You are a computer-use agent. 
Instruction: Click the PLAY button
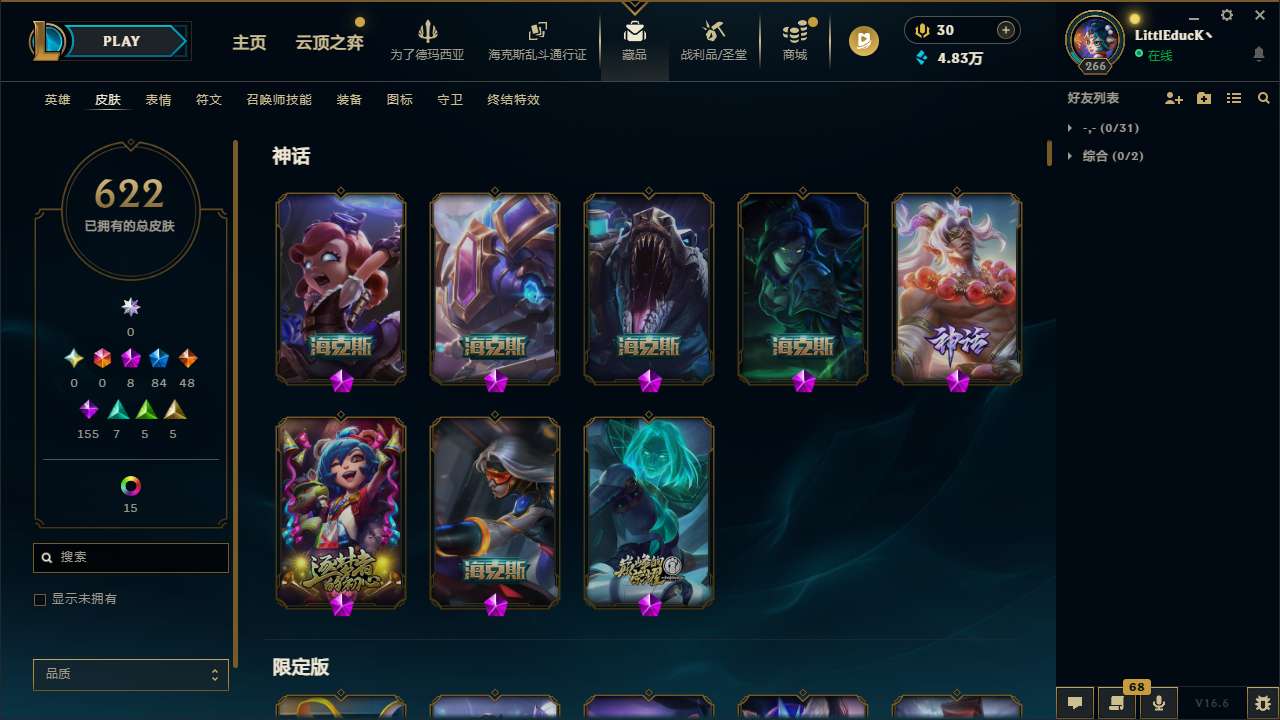click(x=121, y=41)
